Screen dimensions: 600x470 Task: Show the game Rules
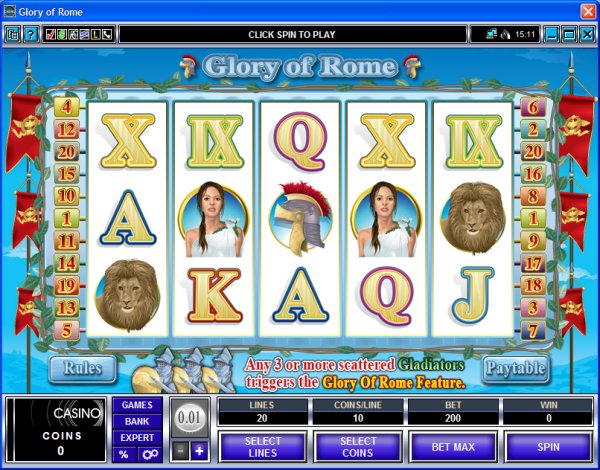click(x=83, y=368)
